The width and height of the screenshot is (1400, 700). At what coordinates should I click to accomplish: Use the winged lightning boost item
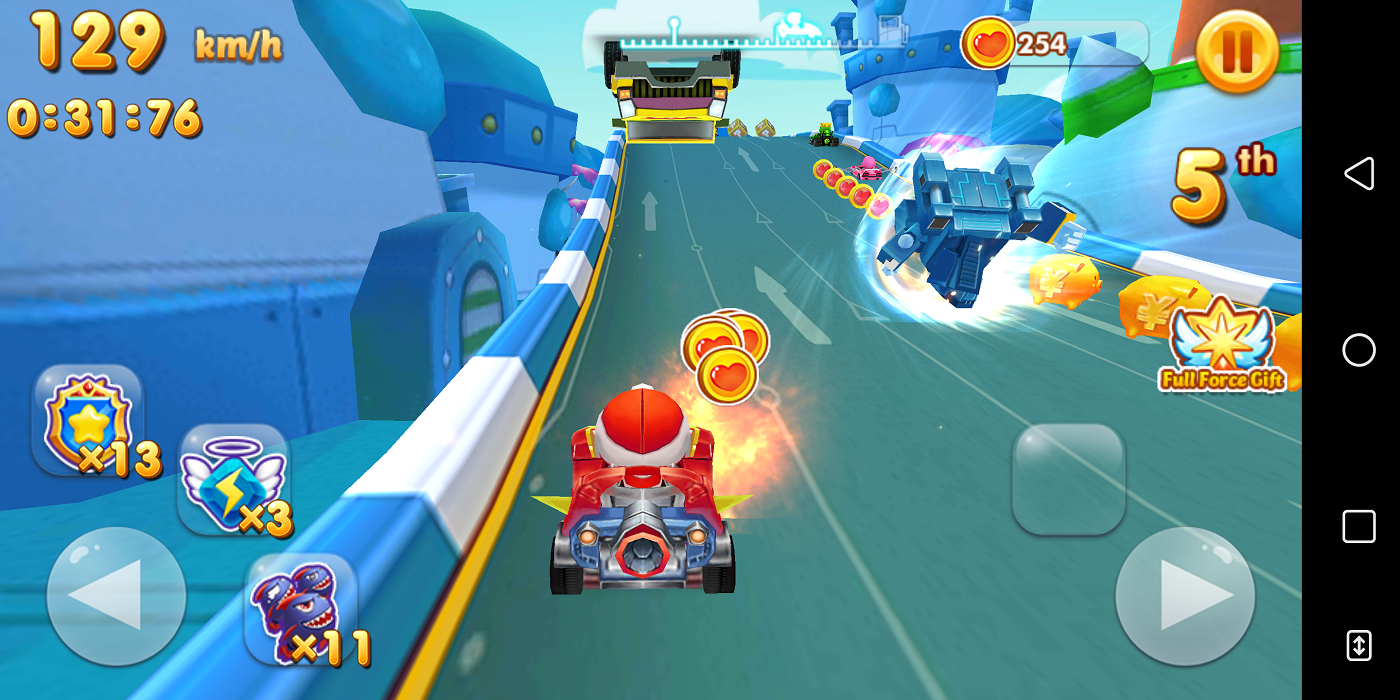233,480
